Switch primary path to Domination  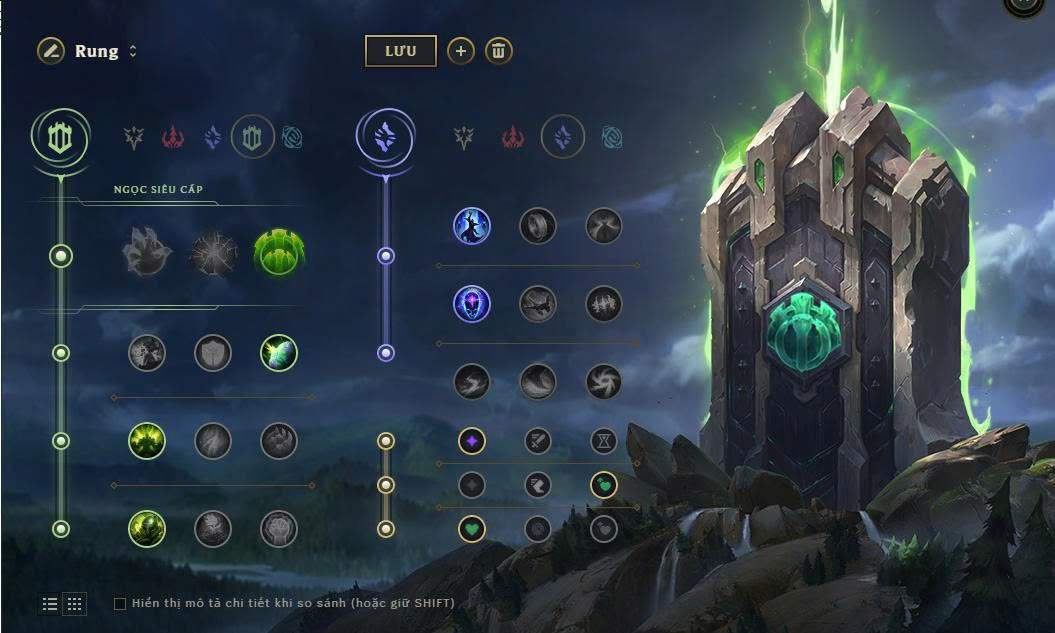click(x=174, y=137)
